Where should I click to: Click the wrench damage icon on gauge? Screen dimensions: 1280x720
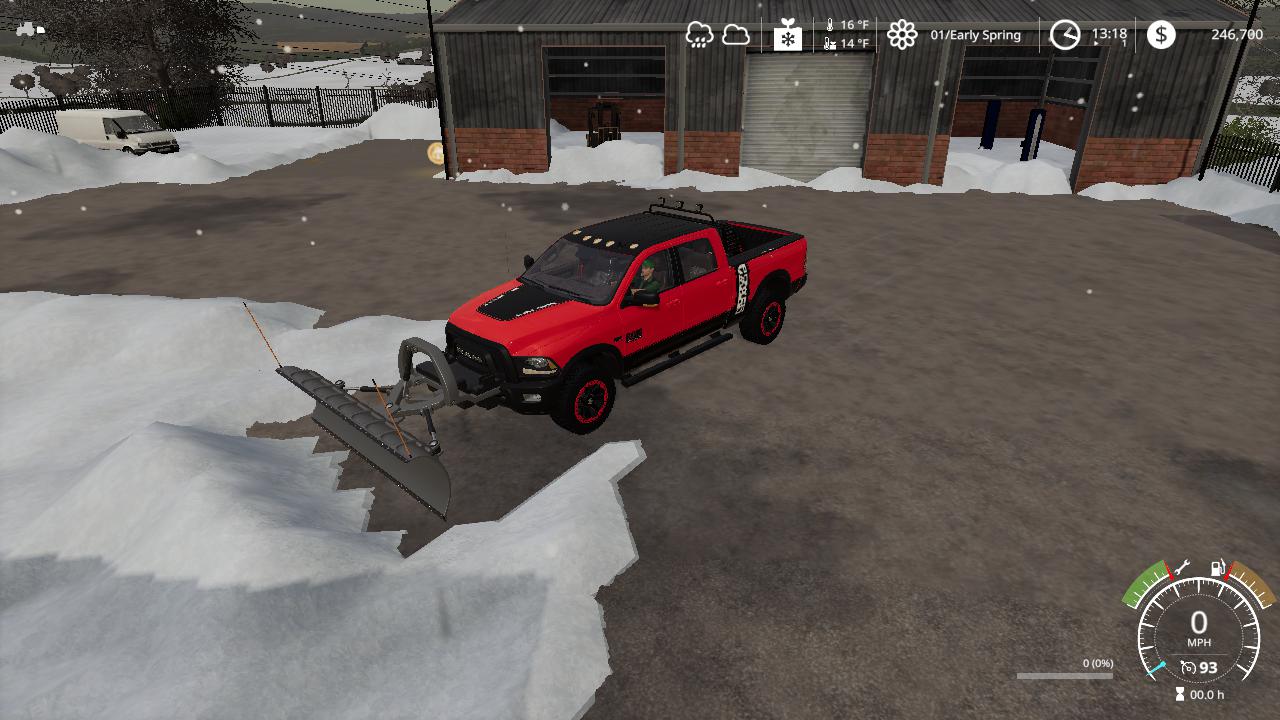coord(1181,567)
